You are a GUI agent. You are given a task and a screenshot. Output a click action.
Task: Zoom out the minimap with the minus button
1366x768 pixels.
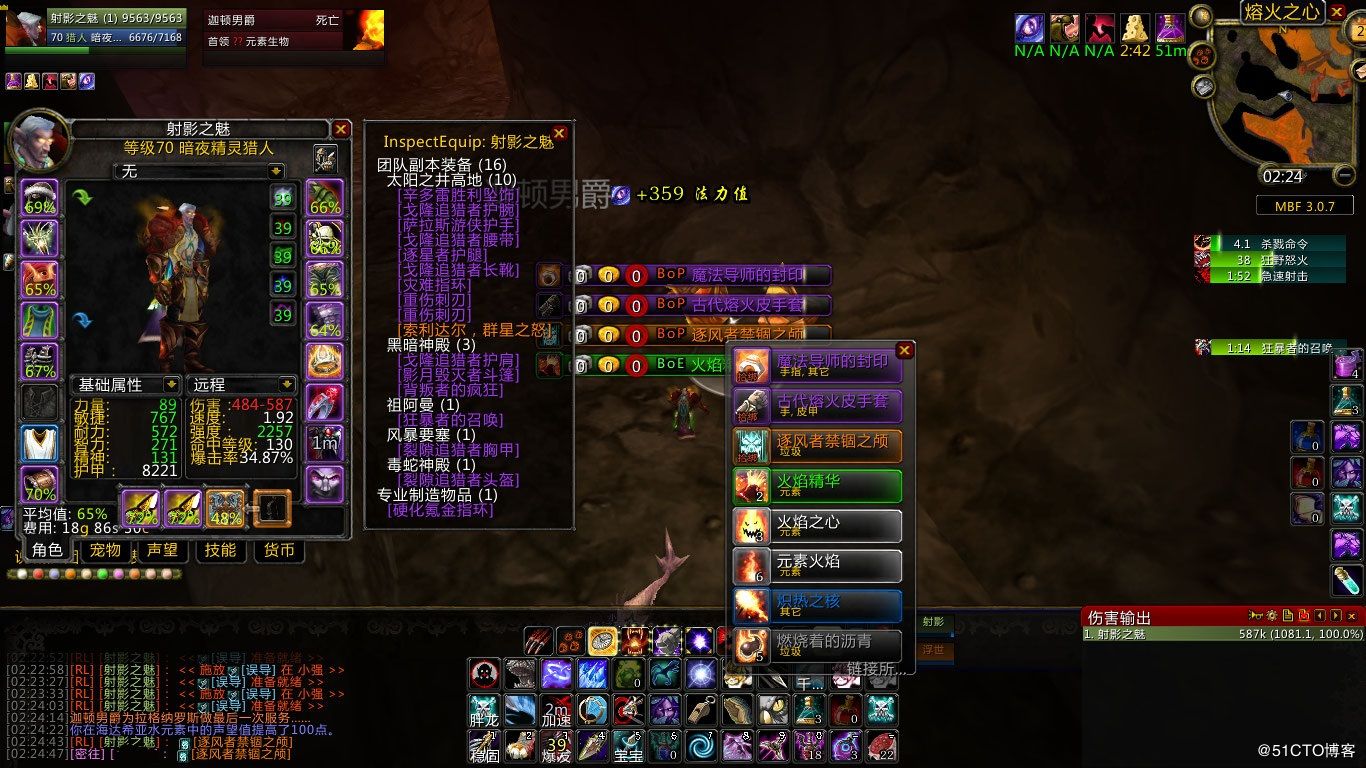(x=1344, y=176)
